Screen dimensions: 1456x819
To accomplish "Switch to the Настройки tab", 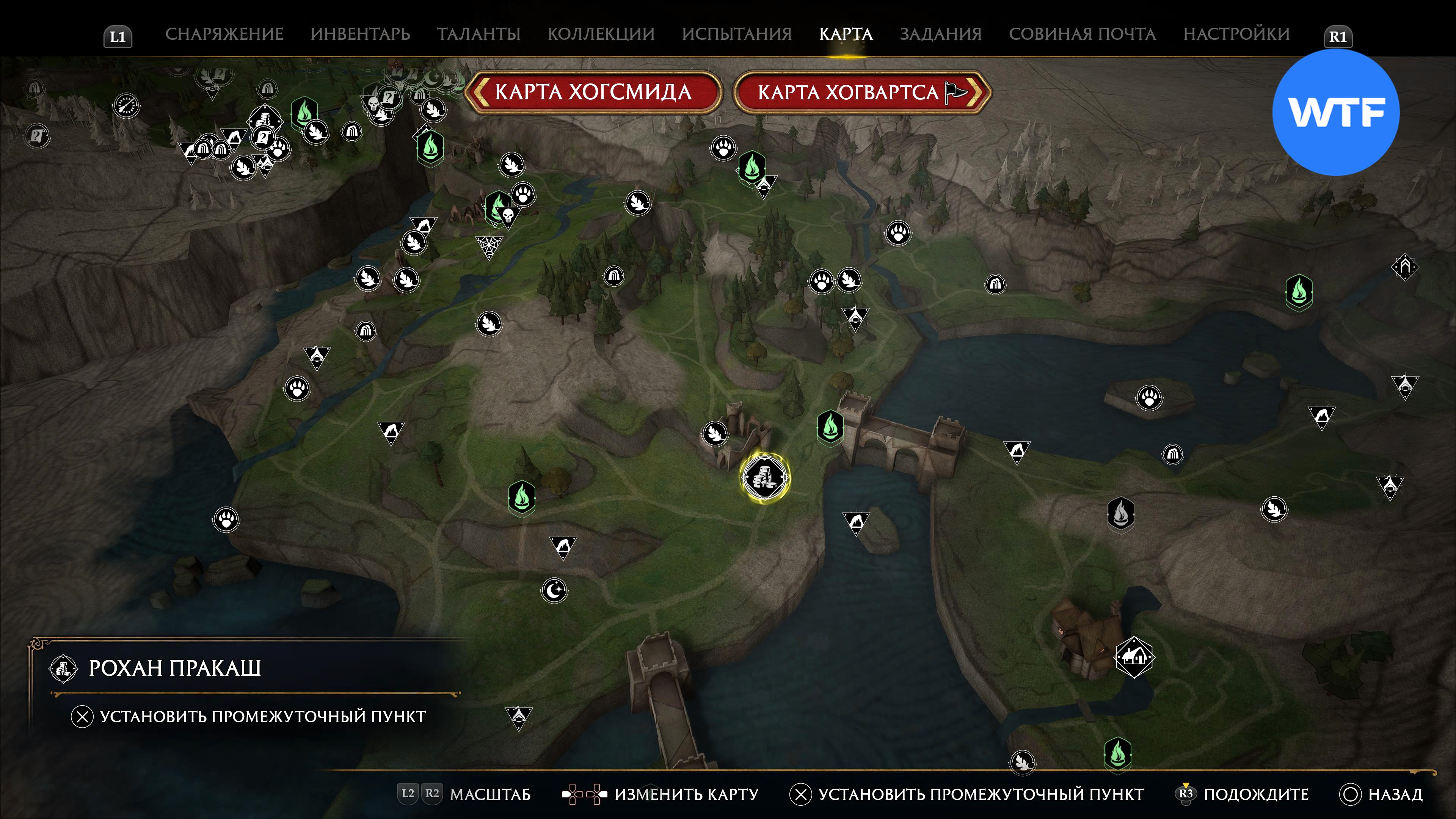I will coord(1236,34).
